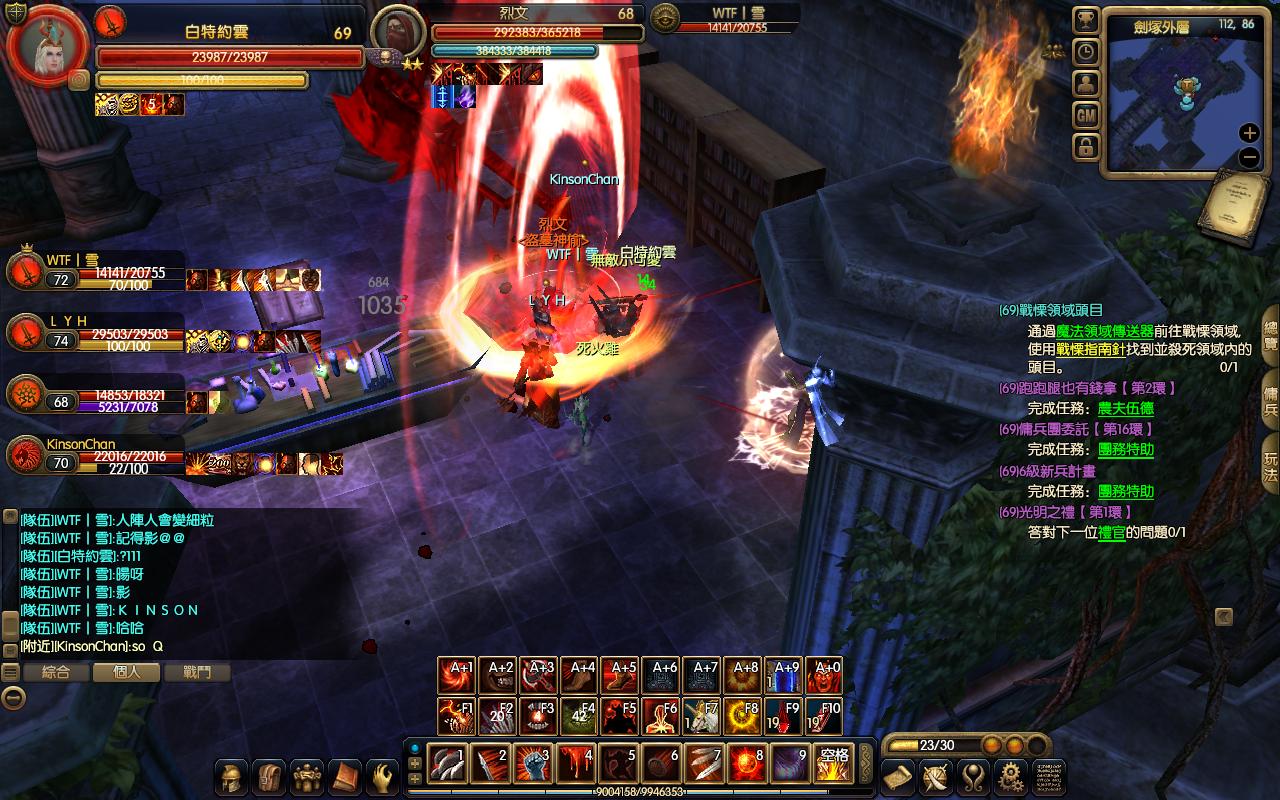The width and height of the screenshot is (1280, 800).
Task: Click the GM support button
Action: pyautogui.click(x=1086, y=116)
